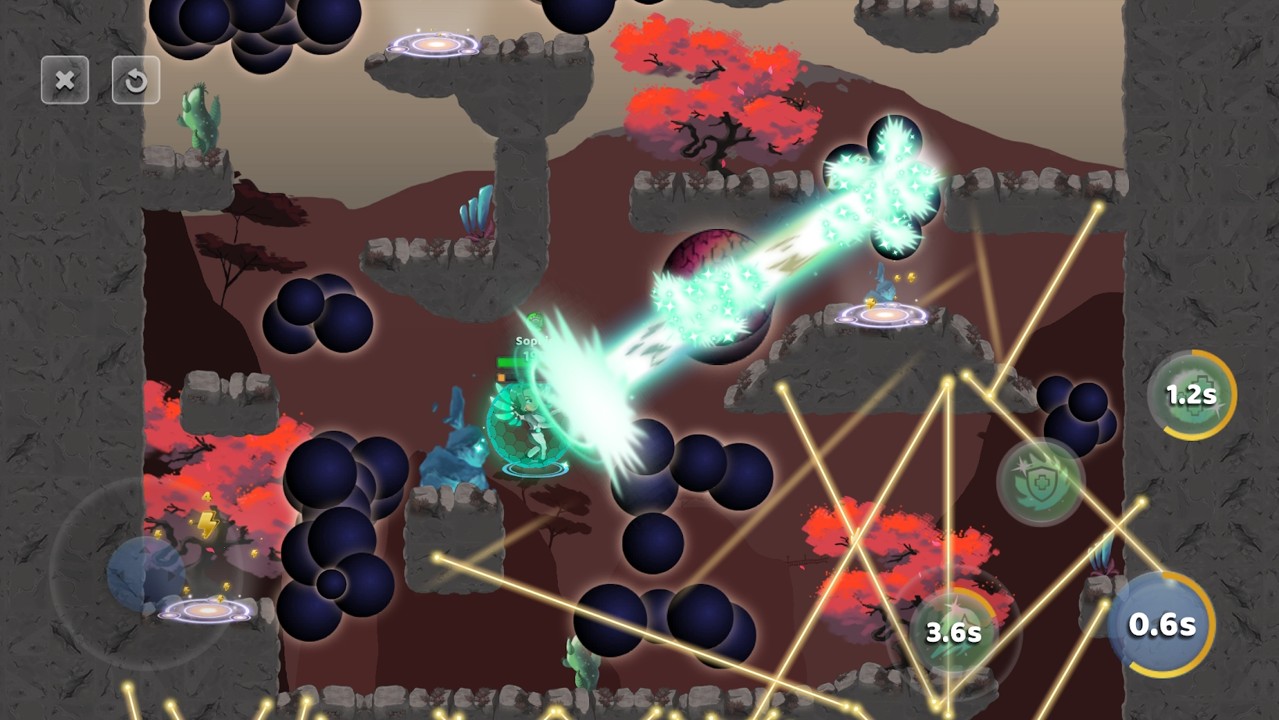Close the match with the X button

(x=65, y=80)
